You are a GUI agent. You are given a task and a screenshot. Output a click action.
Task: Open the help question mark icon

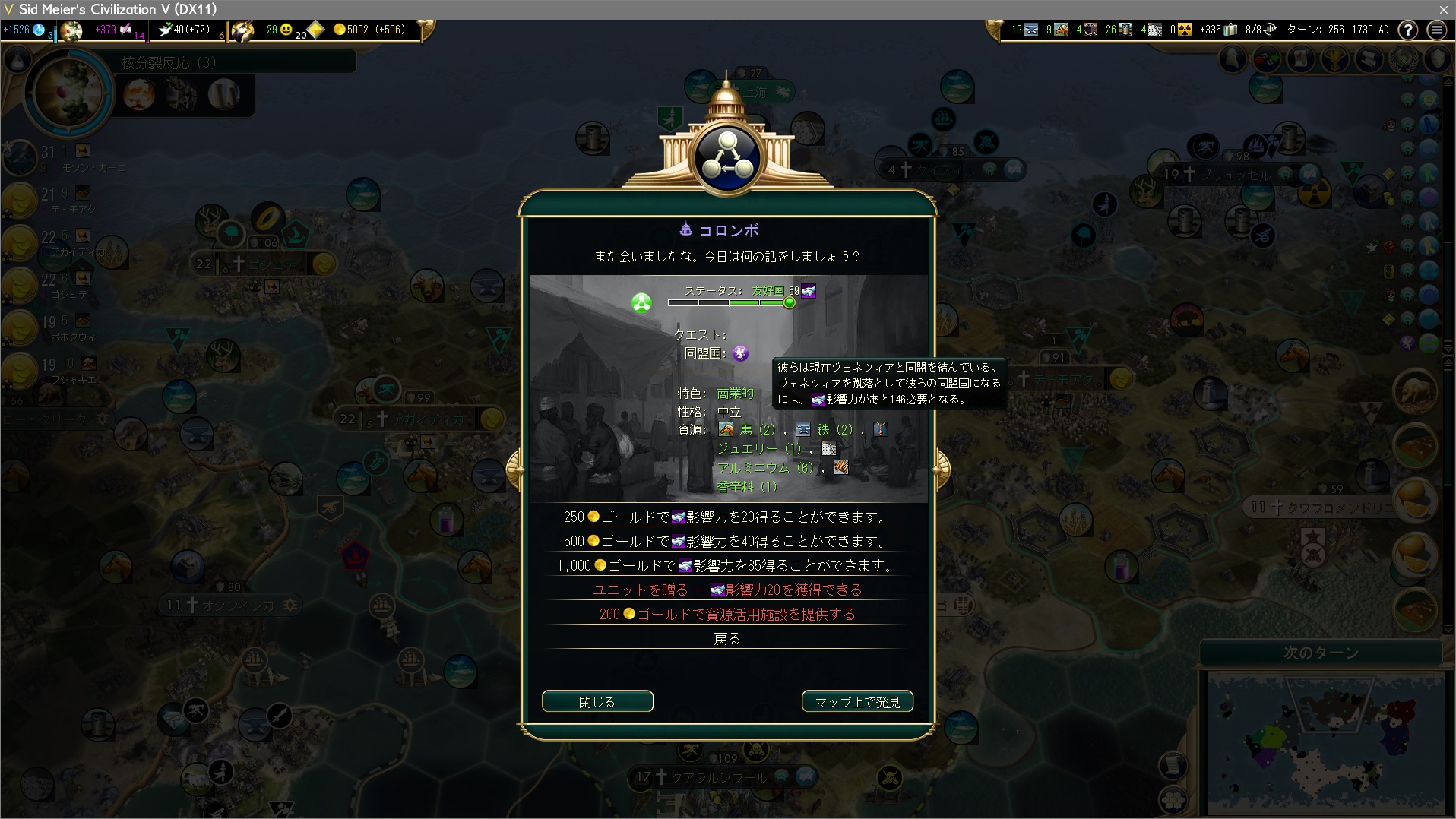click(1408, 30)
